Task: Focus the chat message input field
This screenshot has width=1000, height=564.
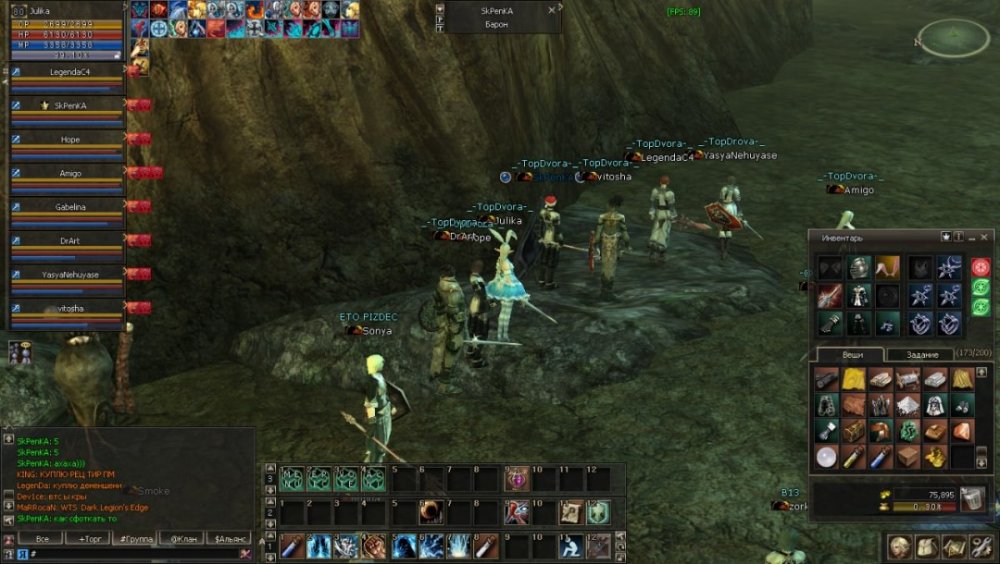Action: (130, 553)
